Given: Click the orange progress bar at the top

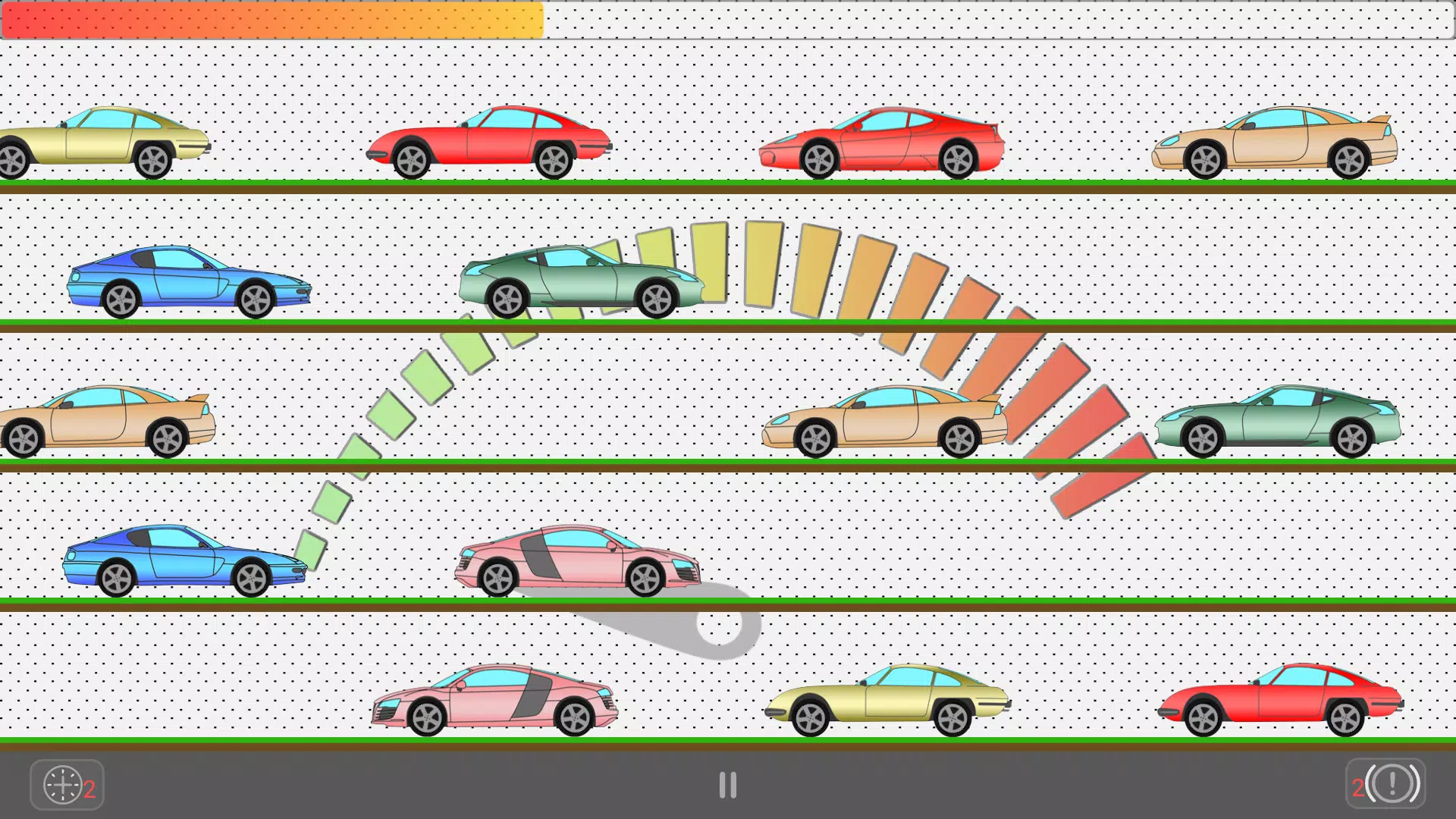Looking at the screenshot, I should (x=273, y=20).
